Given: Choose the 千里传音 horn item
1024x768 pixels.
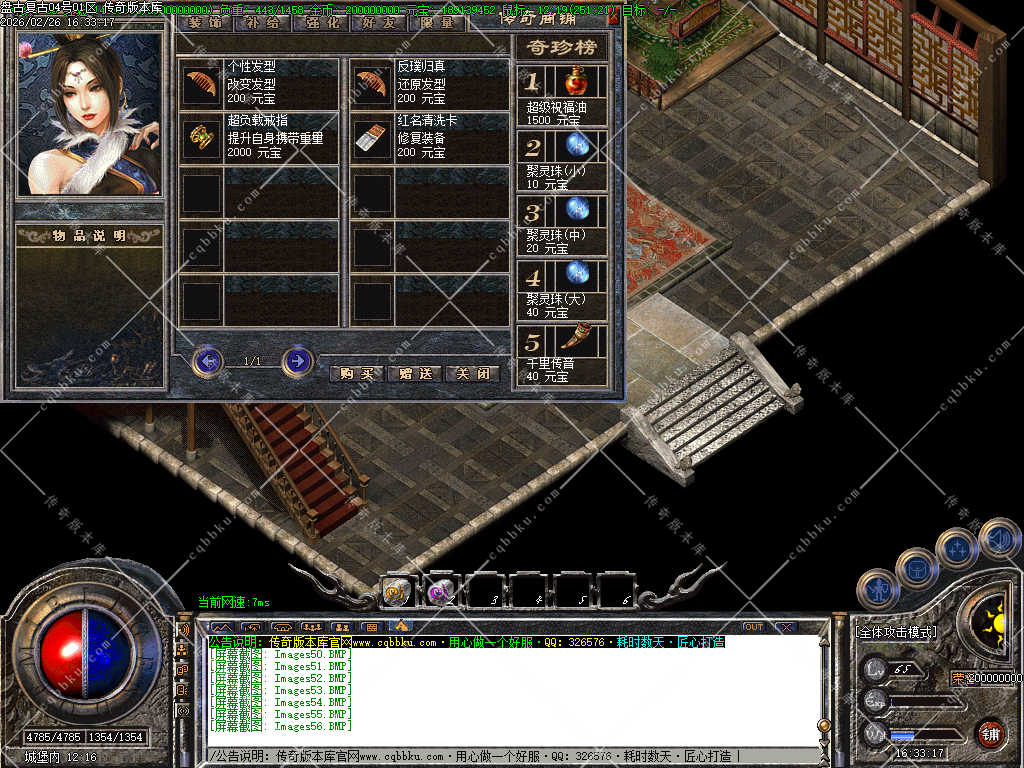Looking at the screenshot, I should [575, 342].
